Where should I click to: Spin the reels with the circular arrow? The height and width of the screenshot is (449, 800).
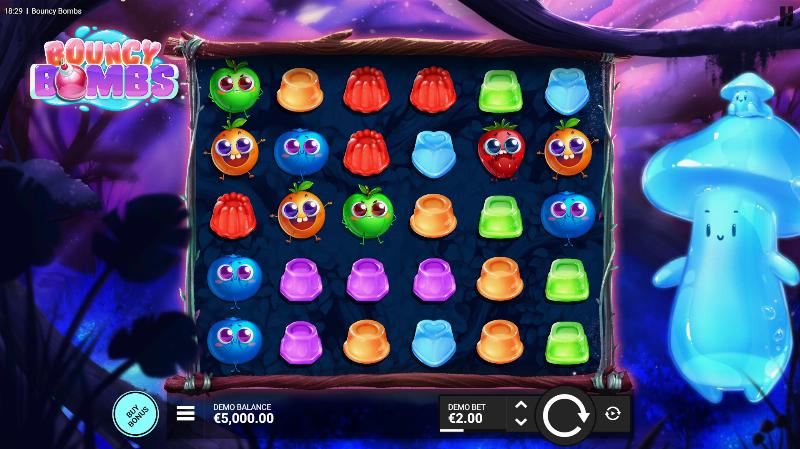coord(566,413)
